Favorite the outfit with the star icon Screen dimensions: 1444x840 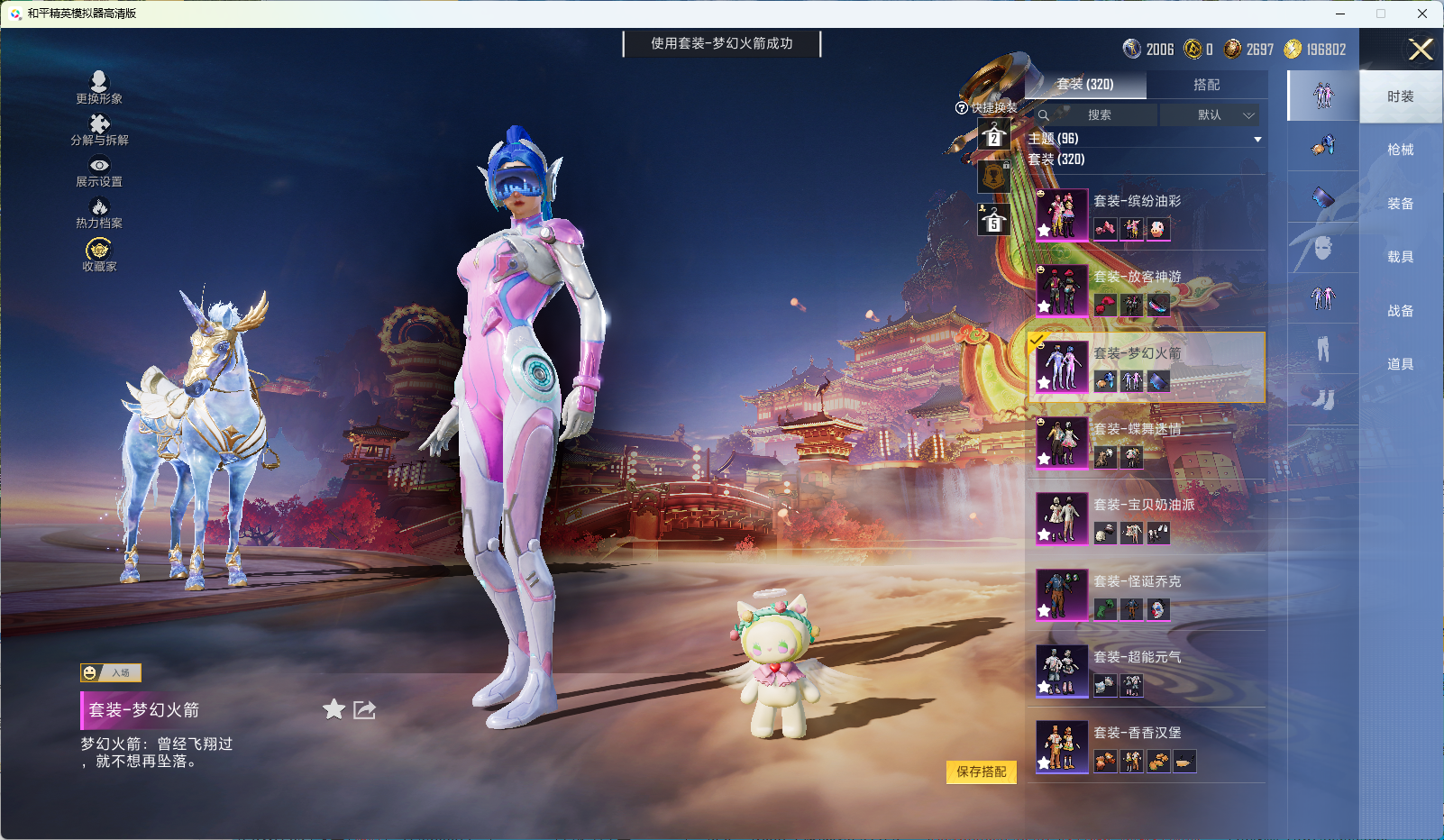[334, 710]
